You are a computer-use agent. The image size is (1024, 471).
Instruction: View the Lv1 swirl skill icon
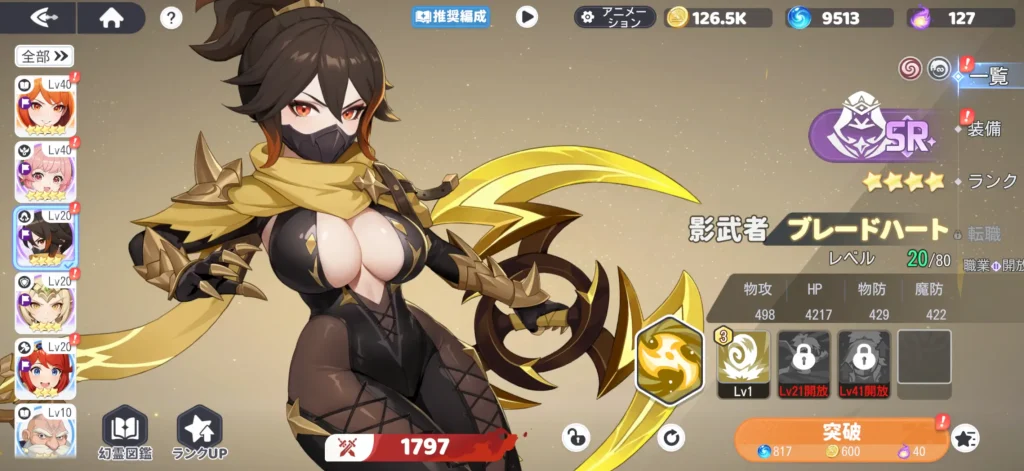pyautogui.click(x=743, y=358)
